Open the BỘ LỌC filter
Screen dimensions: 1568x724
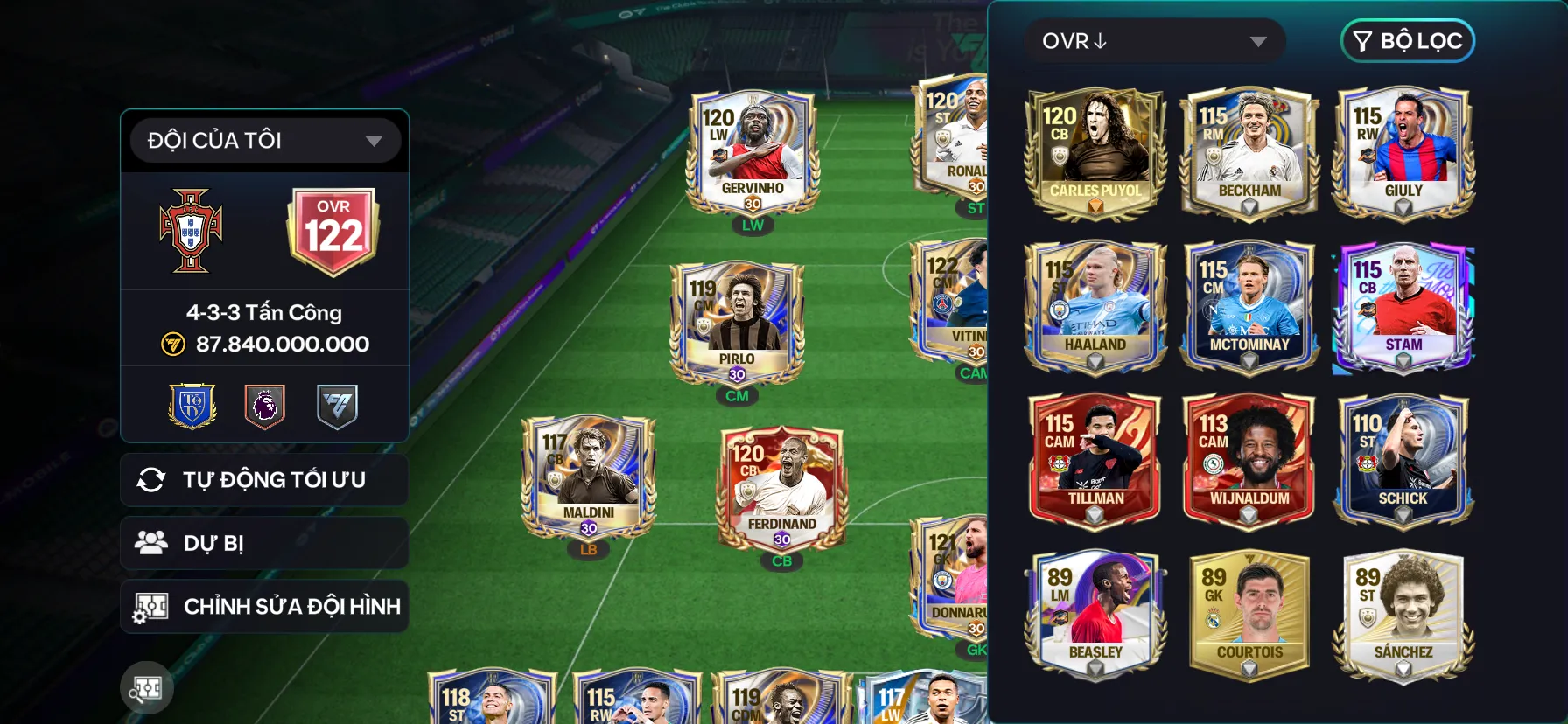(x=1407, y=41)
